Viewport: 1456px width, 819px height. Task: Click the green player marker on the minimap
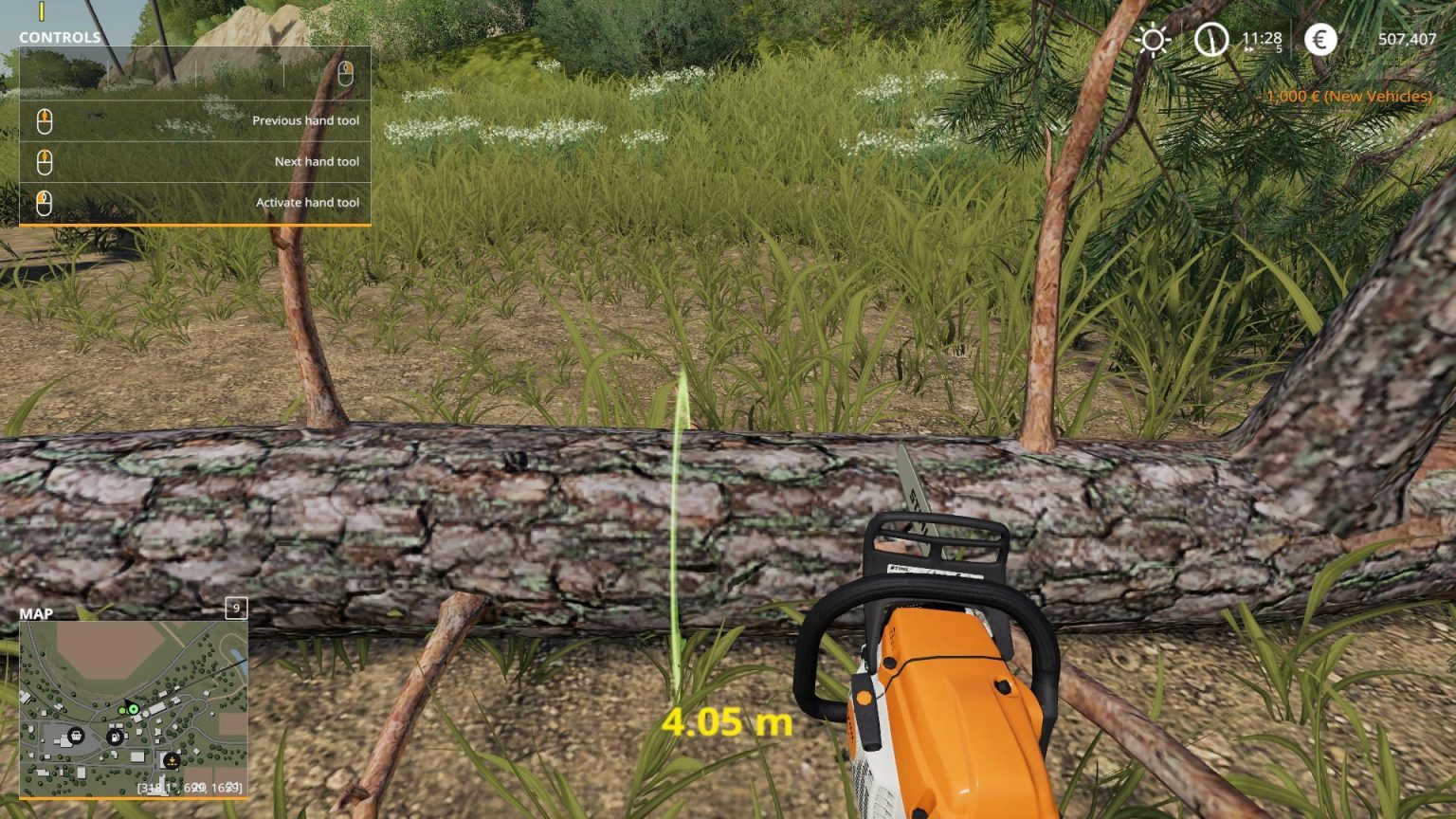[134, 709]
